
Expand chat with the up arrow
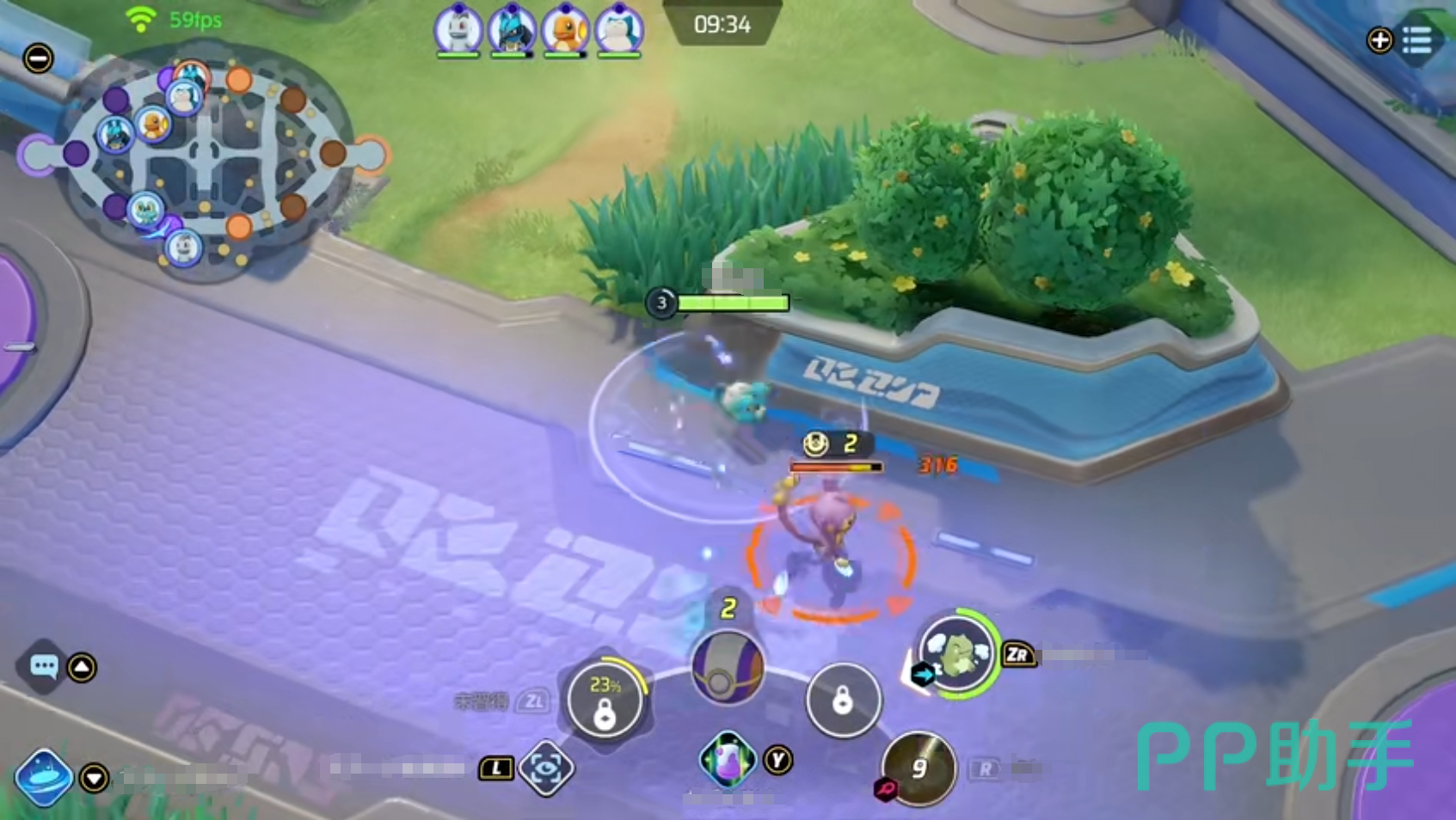point(82,667)
